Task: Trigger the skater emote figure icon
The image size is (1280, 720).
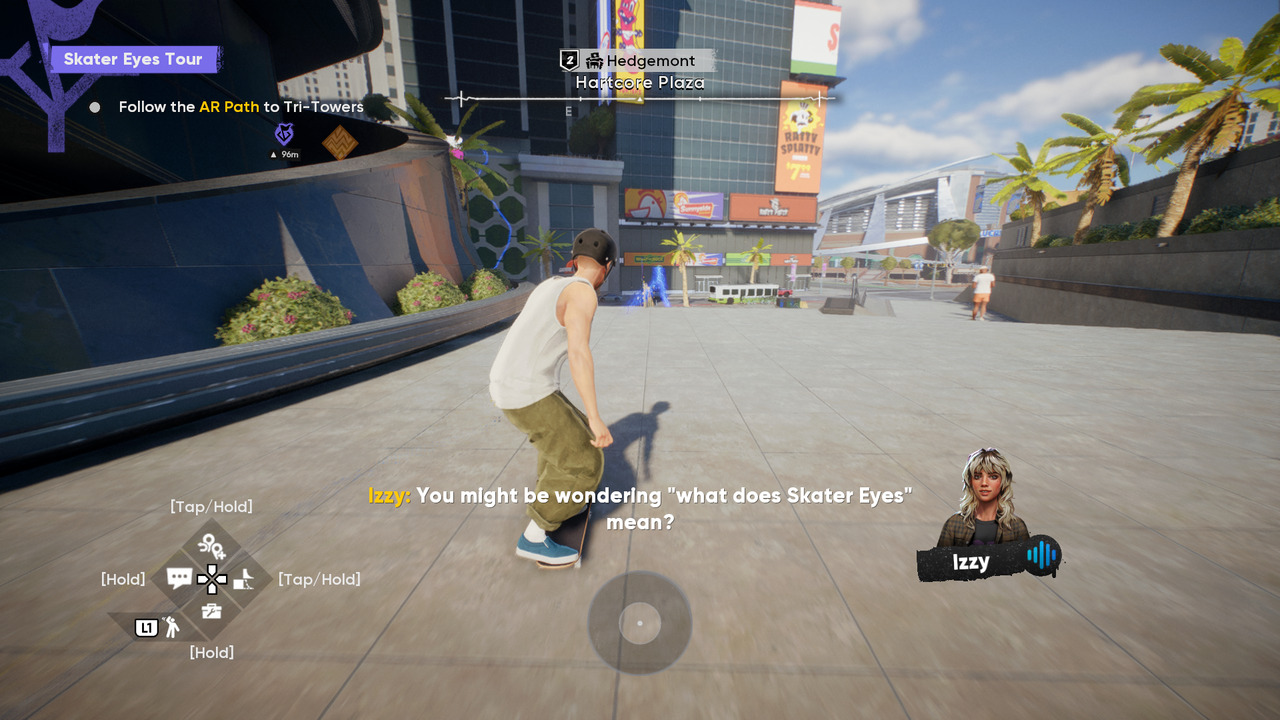Action: tap(172, 627)
